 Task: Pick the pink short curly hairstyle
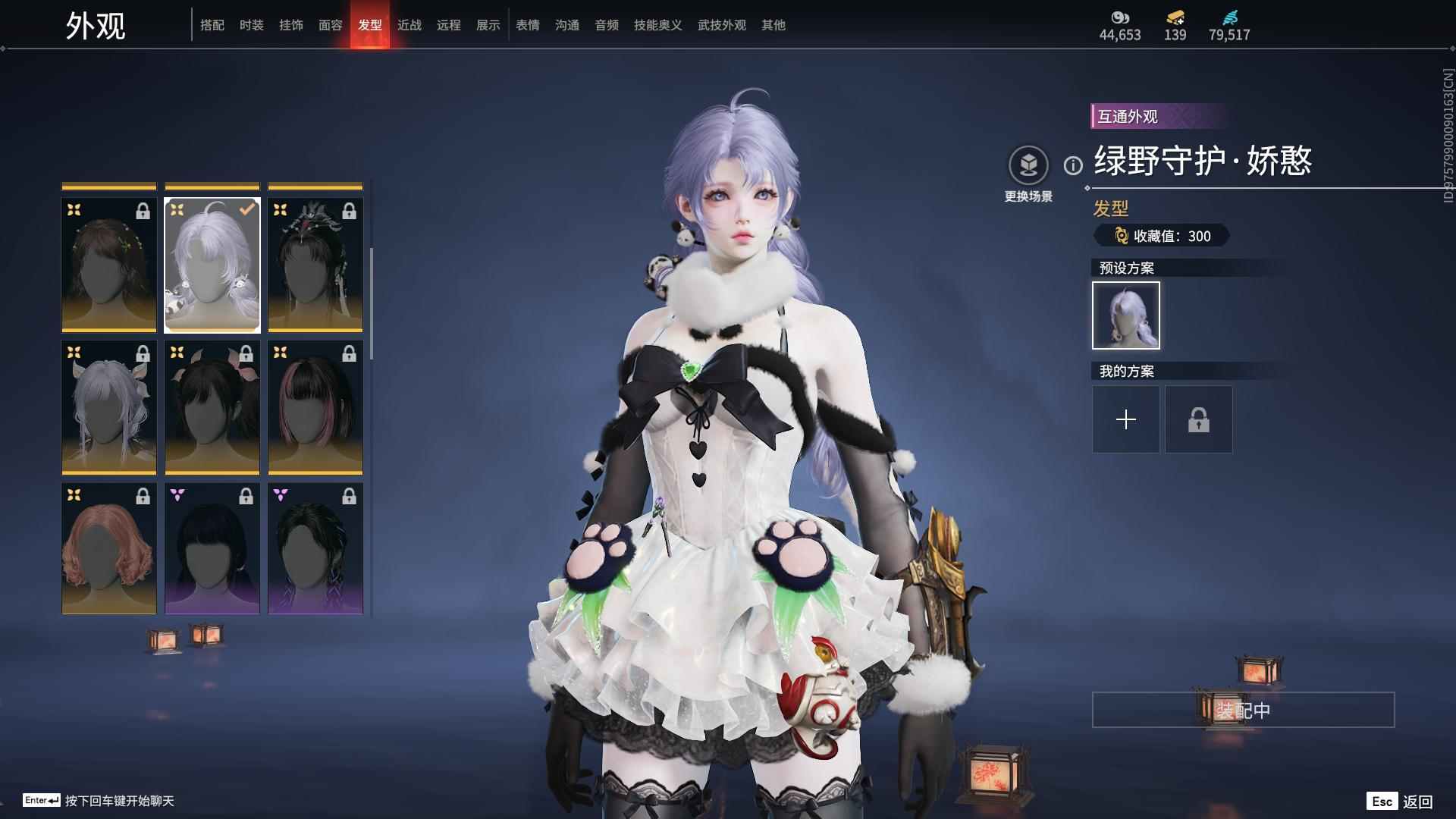point(109,549)
